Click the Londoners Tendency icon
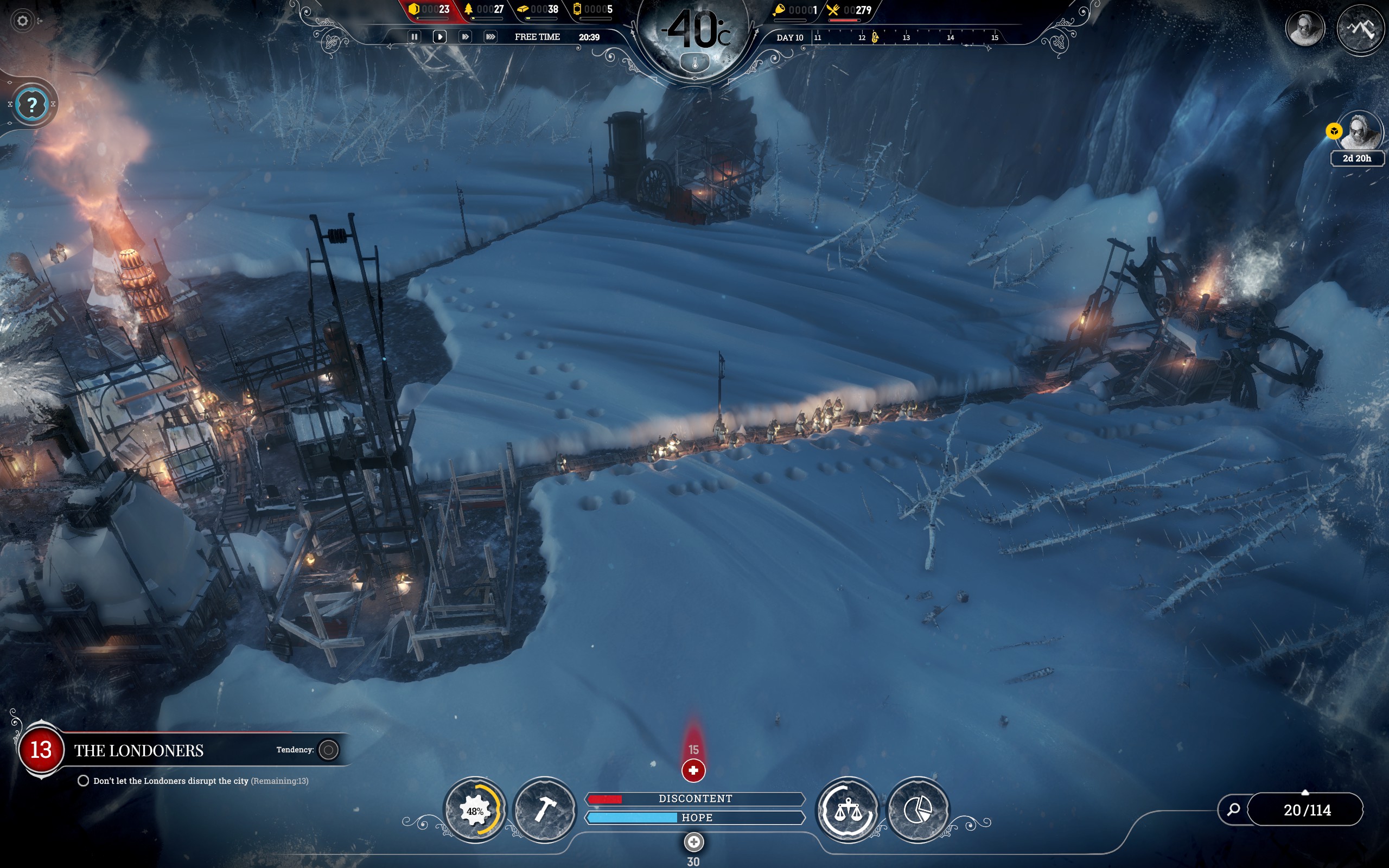Viewport: 1389px width, 868px height. pos(329,750)
